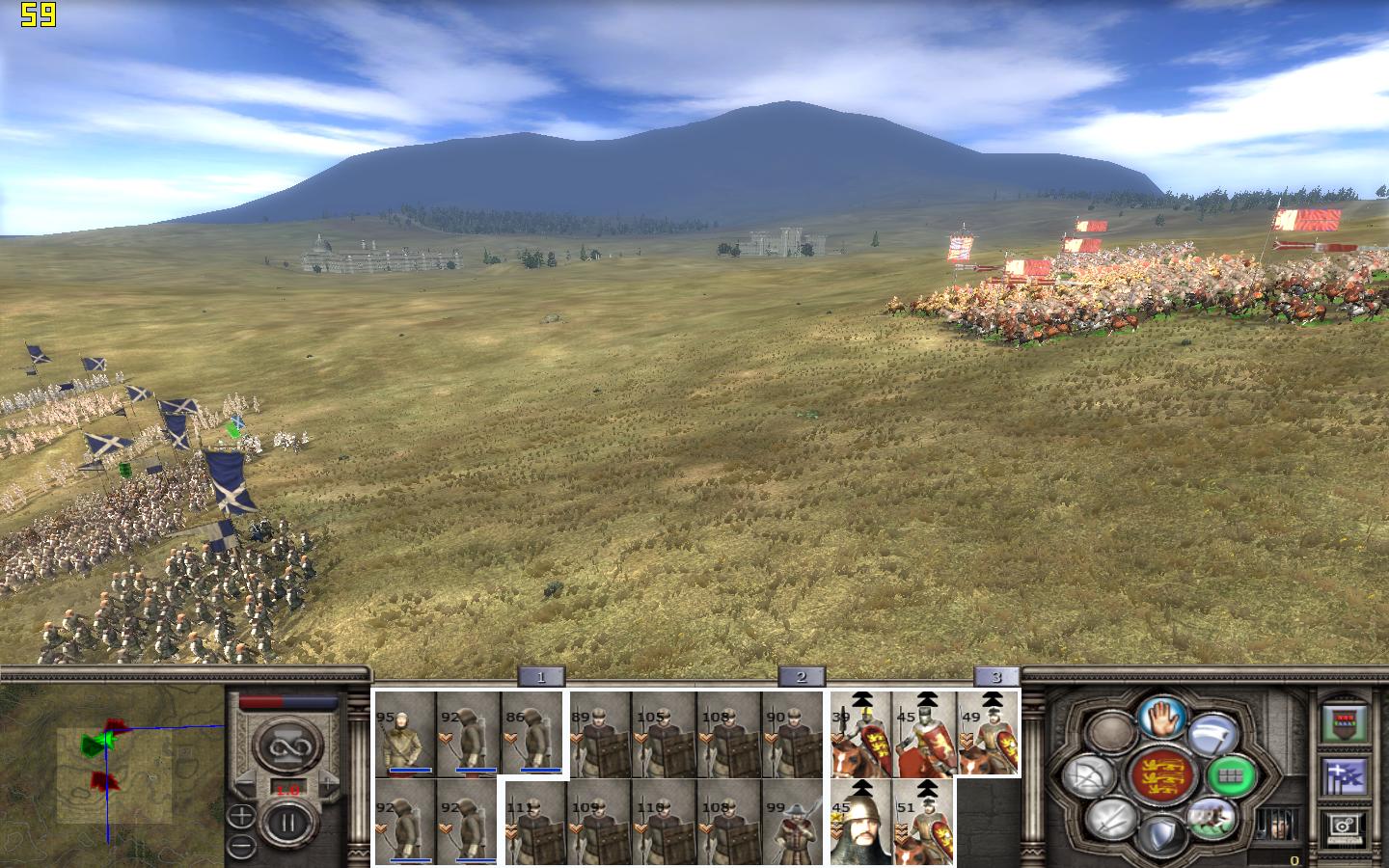The width and height of the screenshot is (1389, 868).
Task: Select group 2 tab
Action: click(801, 677)
